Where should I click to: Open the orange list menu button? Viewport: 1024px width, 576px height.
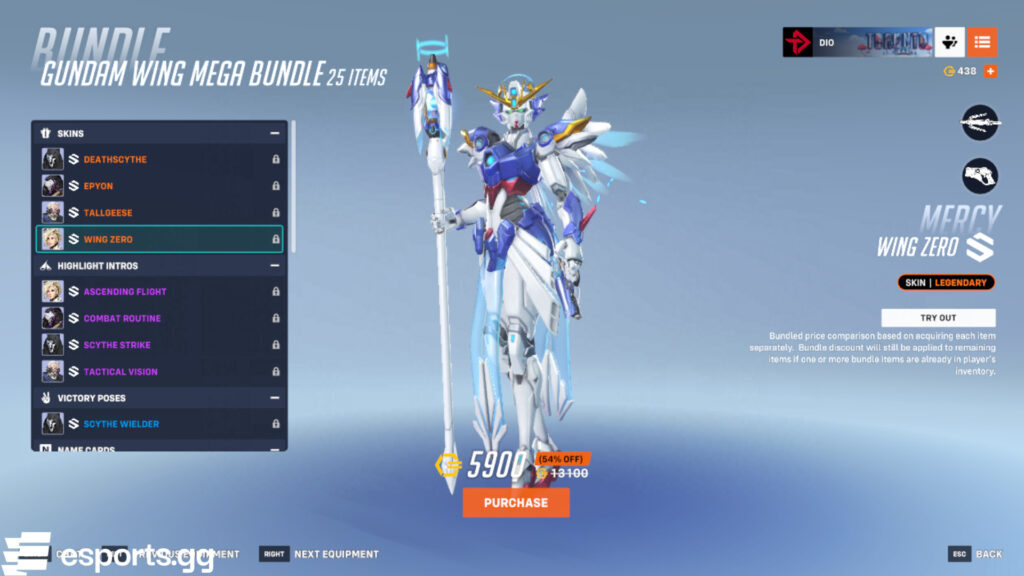coord(982,42)
